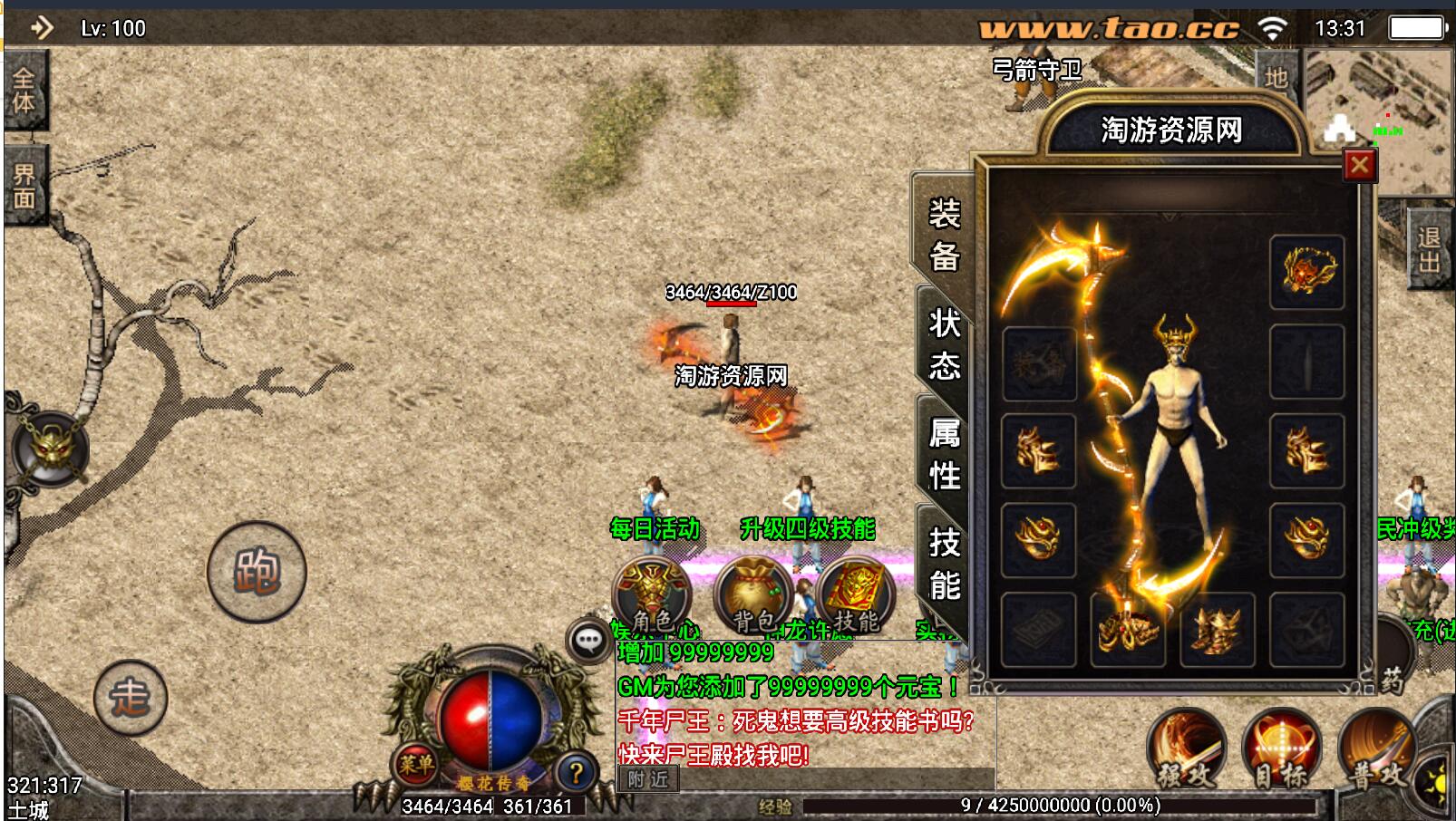Open the chat speech bubble
The height and width of the screenshot is (821, 1456).
588,642
